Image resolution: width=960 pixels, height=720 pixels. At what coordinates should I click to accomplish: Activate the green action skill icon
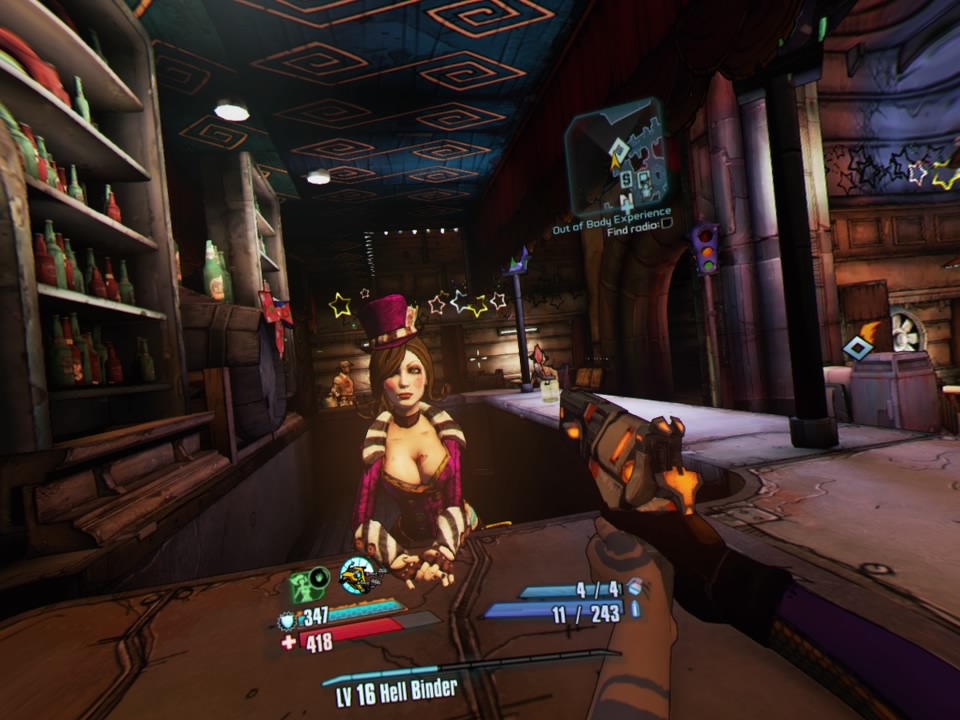coord(309,583)
